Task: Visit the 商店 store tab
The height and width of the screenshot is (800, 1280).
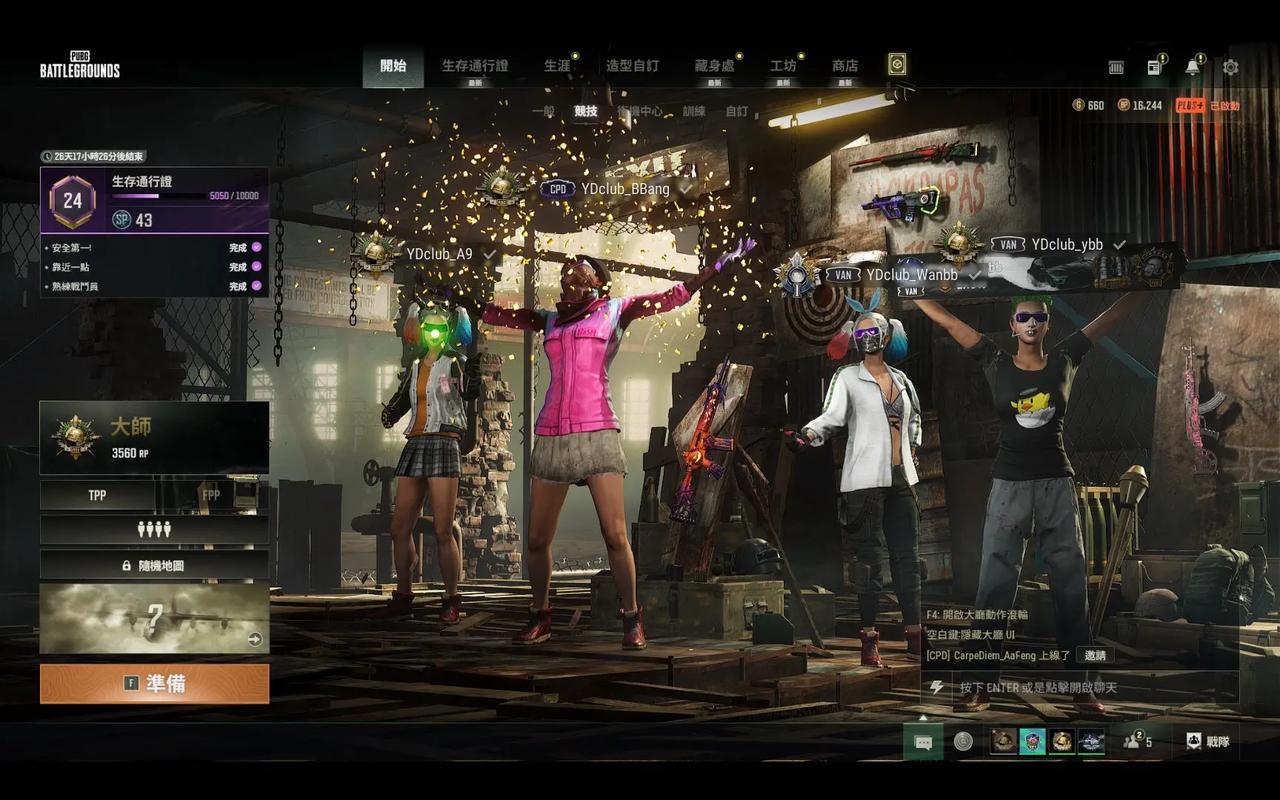Action: tap(845, 66)
